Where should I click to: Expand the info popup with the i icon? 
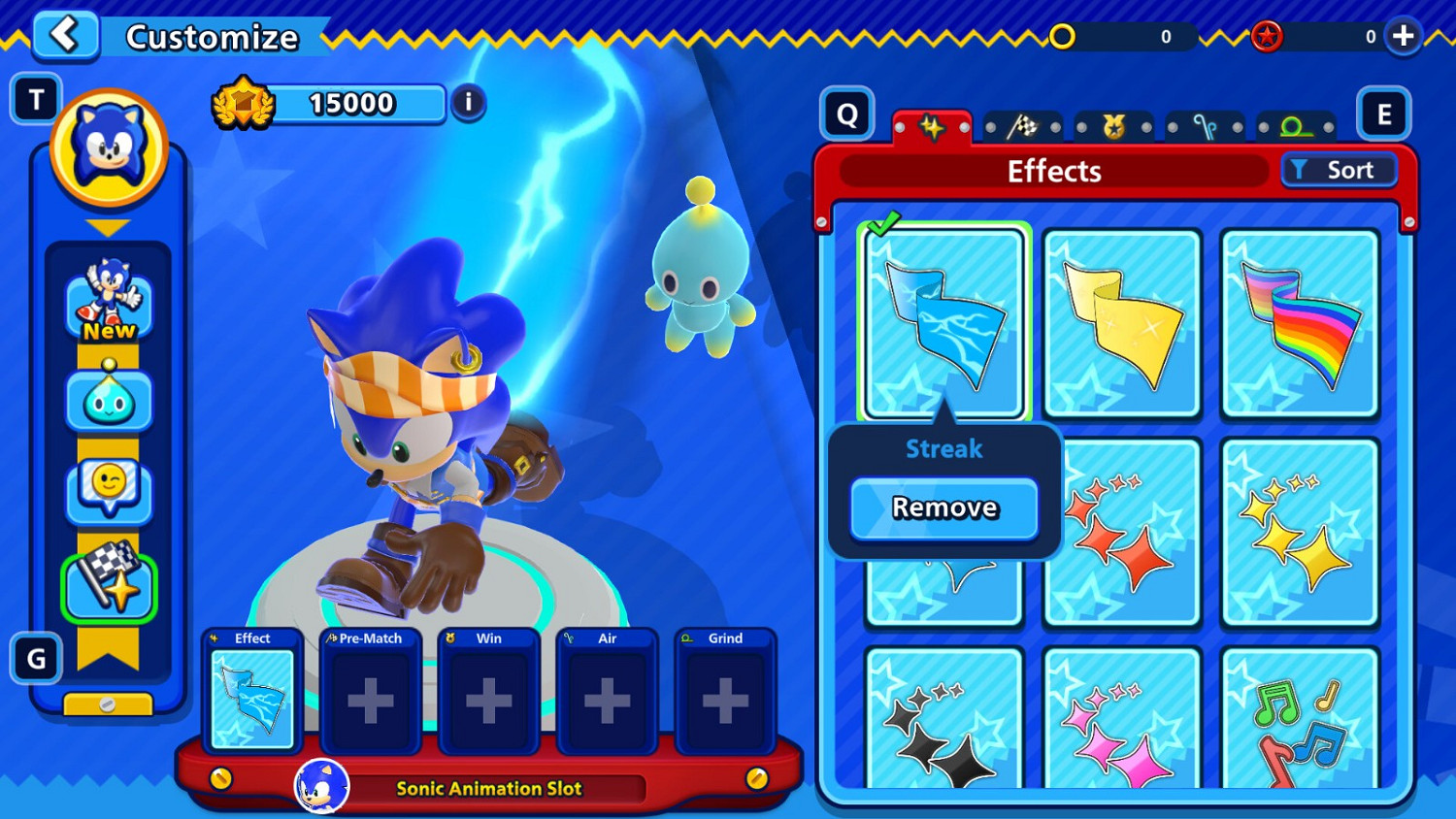[x=468, y=103]
